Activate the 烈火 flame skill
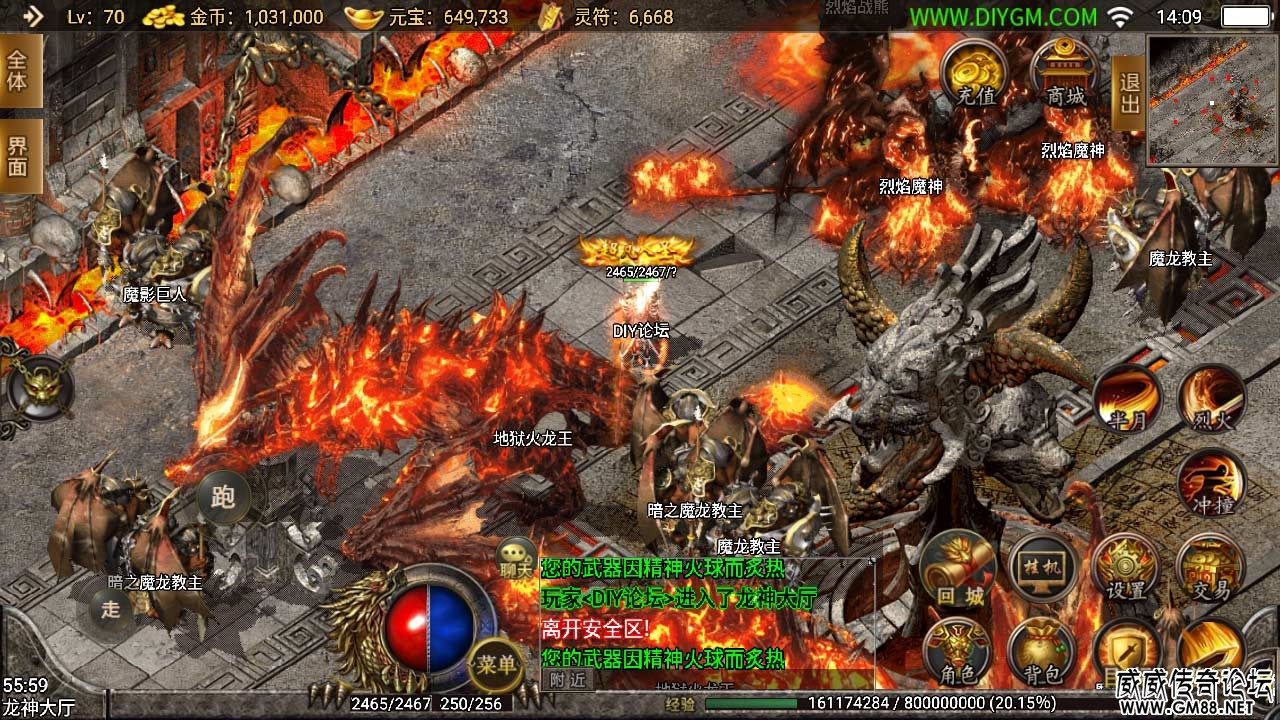 point(1211,400)
